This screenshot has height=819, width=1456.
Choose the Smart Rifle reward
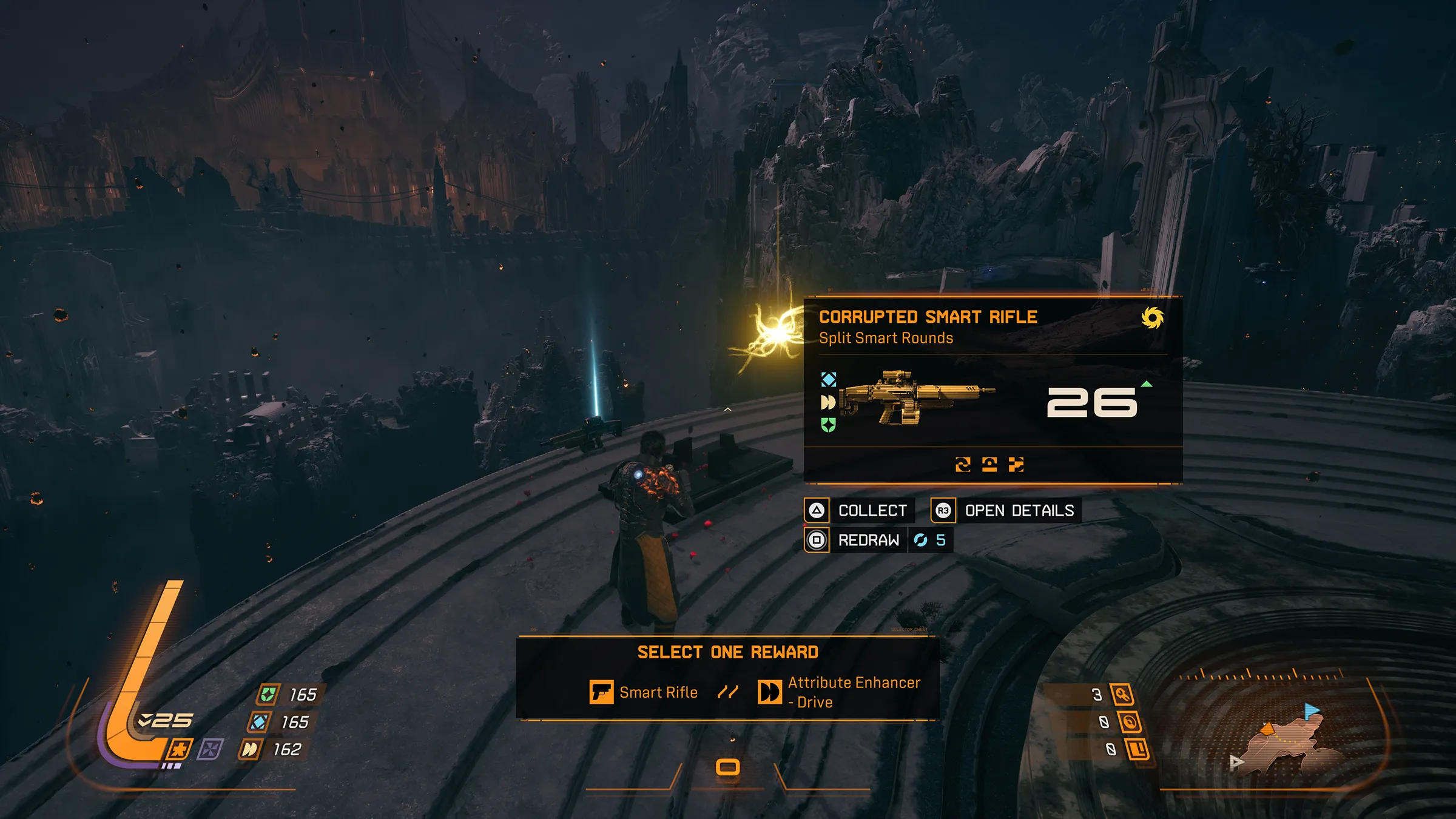tap(644, 692)
